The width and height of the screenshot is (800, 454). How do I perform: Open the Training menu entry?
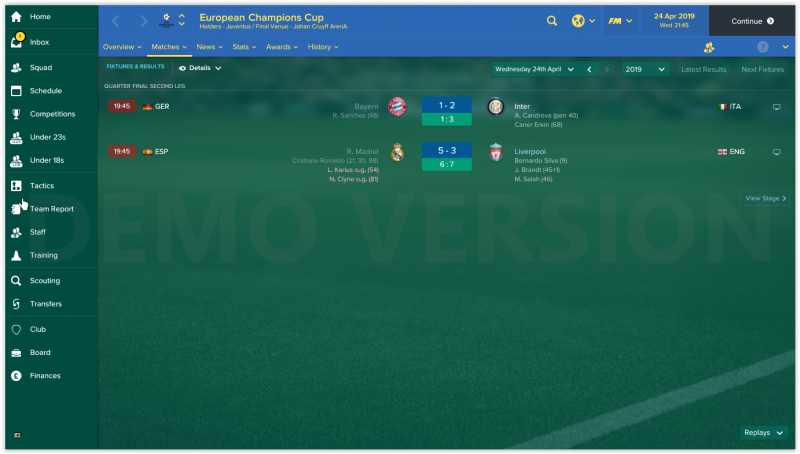tap(44, 256)
